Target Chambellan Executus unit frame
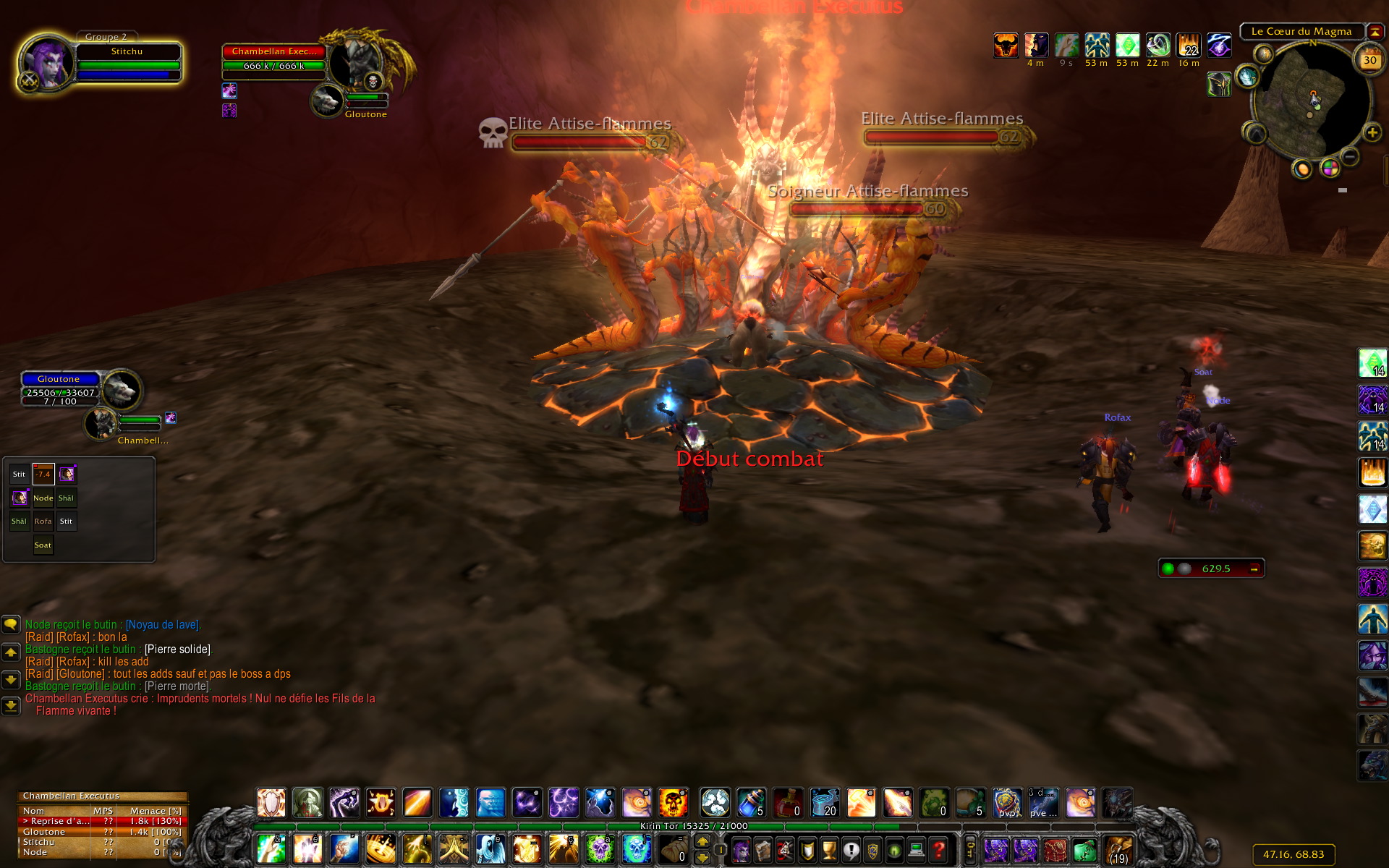This screenshot has height=868, width=1389. tap(274, 51)
